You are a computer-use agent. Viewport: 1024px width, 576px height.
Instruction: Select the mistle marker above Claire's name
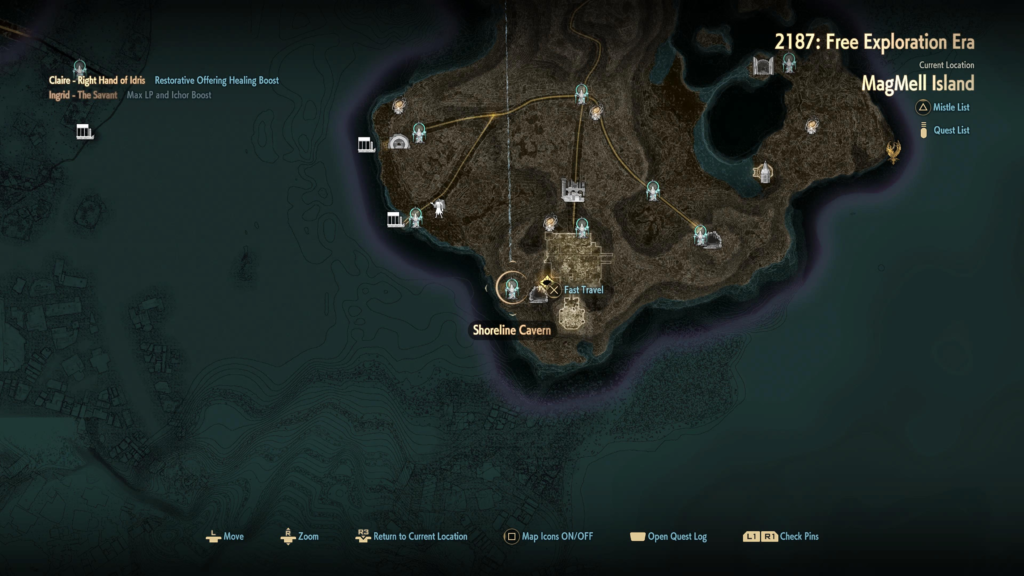click(x=79, y=66)
